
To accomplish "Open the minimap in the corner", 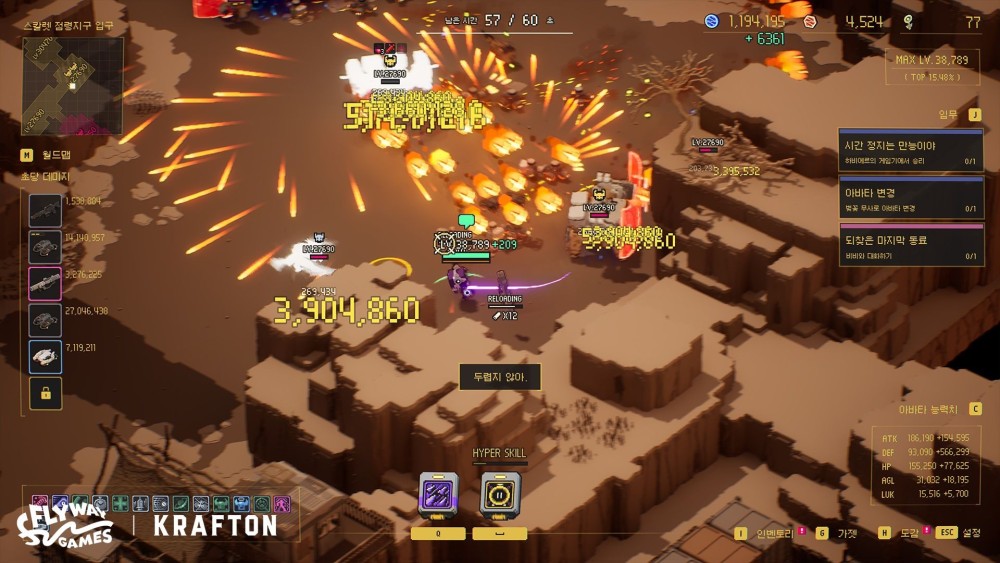I will pyautogui.click(x=73, y=85).
